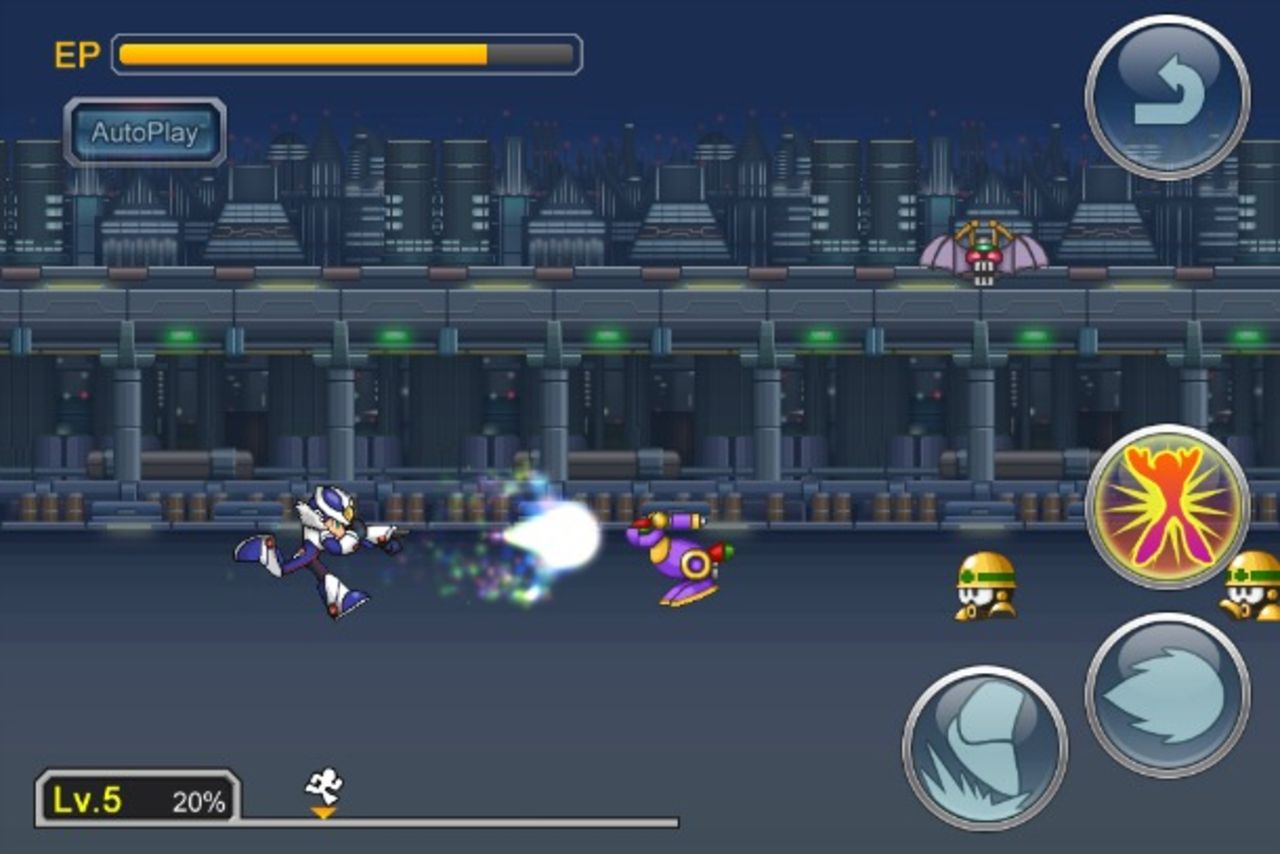The width and height of the screenshot is (1280, 854).
Task: Expand the EP energy bar display
Action: (345, 52)
